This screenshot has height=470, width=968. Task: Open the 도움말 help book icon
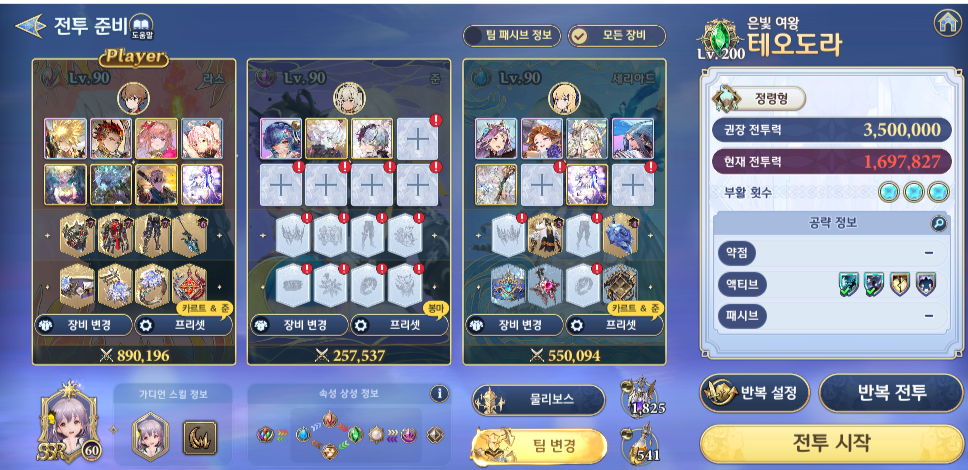tap(141, 26)
